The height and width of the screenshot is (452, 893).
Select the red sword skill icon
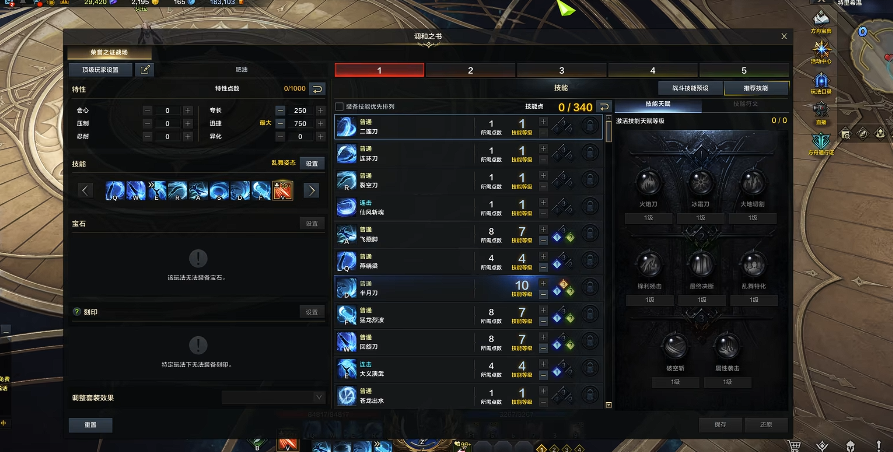coord(283,190)
